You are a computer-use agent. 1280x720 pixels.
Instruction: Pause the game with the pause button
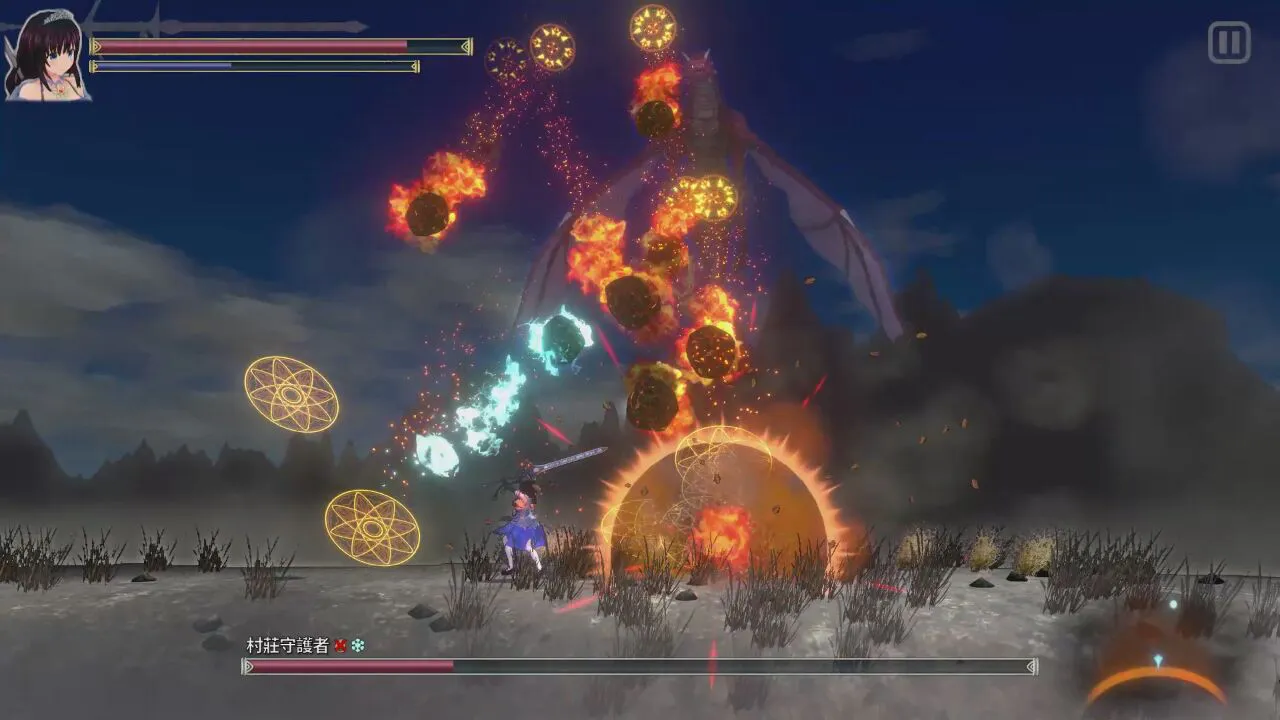point(1229,43)
